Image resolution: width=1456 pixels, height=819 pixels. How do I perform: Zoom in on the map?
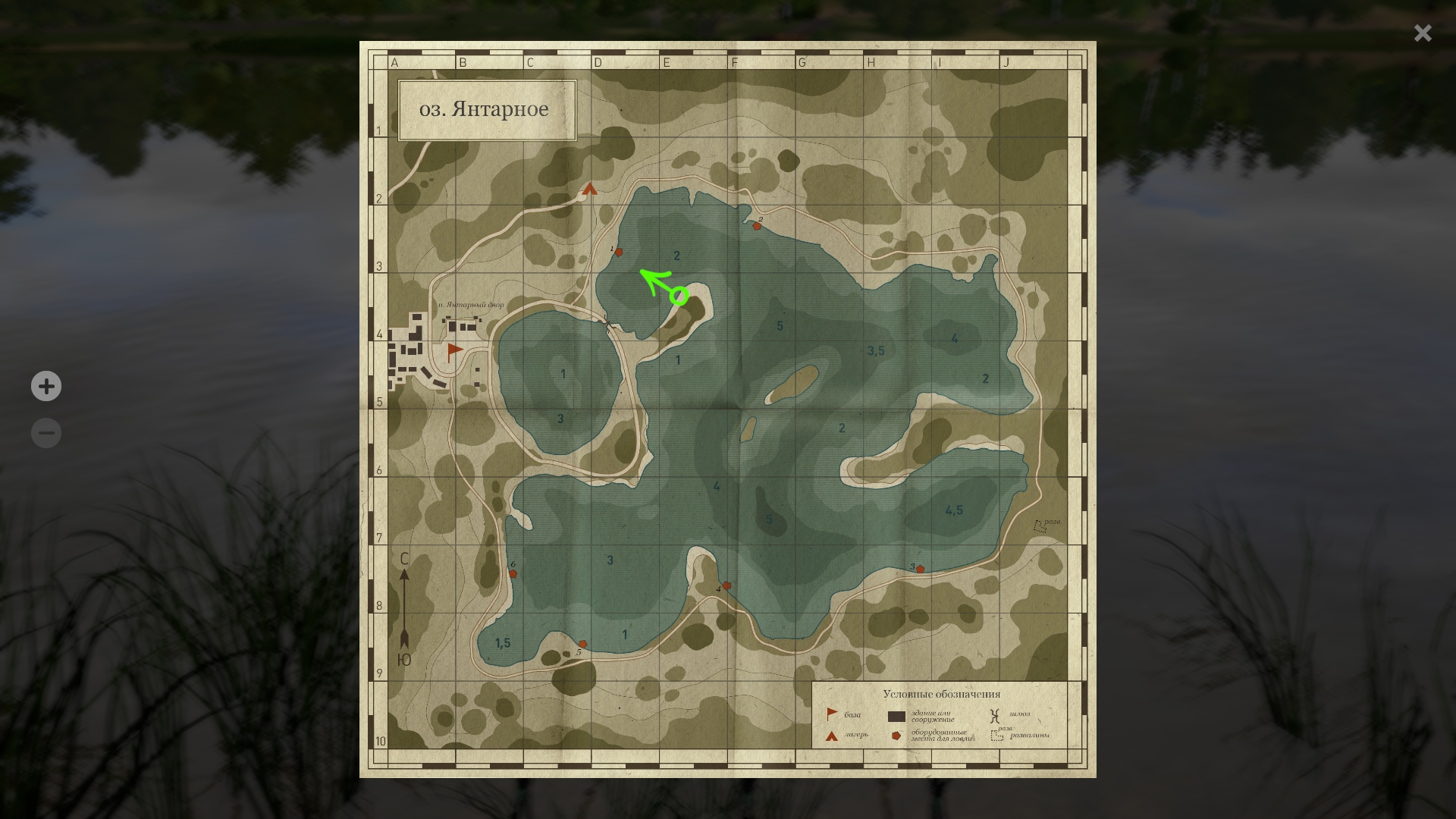[46, 386]
